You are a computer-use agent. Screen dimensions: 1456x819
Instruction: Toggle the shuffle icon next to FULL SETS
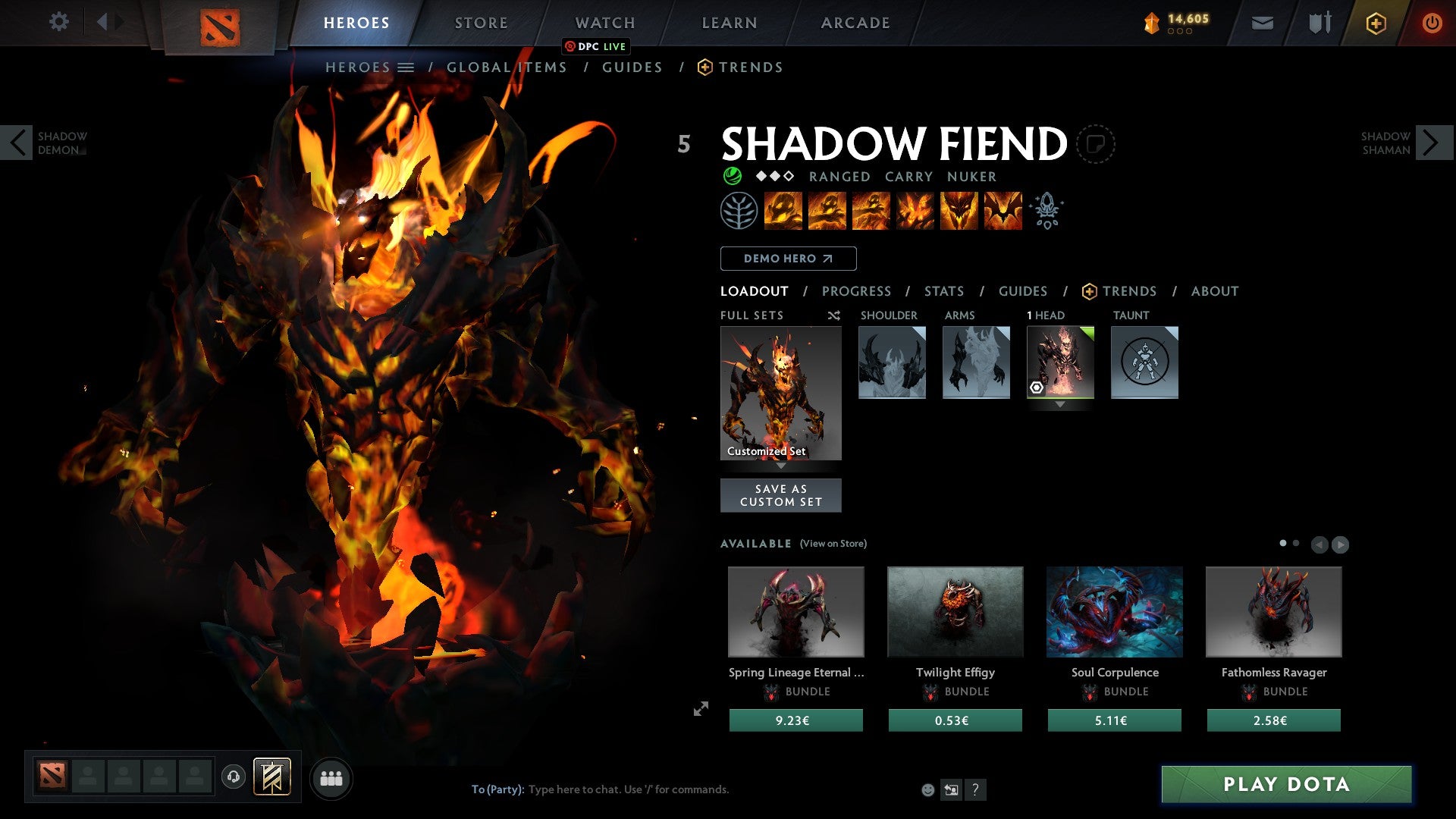coord(833,315)
